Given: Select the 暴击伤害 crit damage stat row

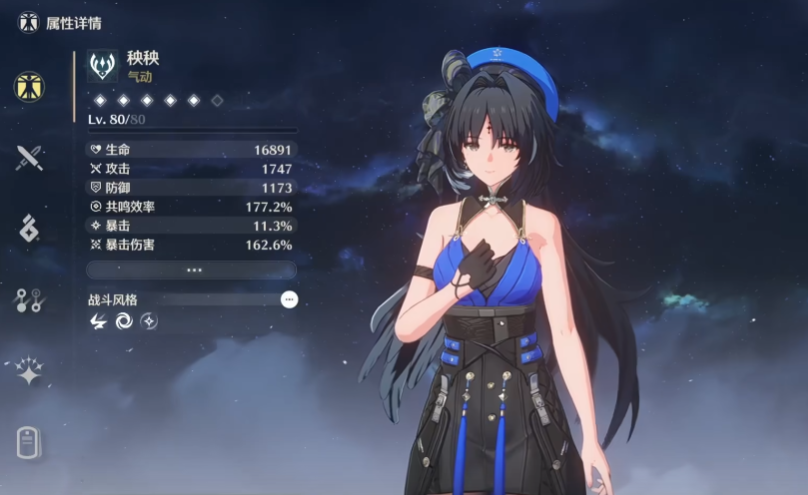Looking at the screenshot, I should click(192, 244).
